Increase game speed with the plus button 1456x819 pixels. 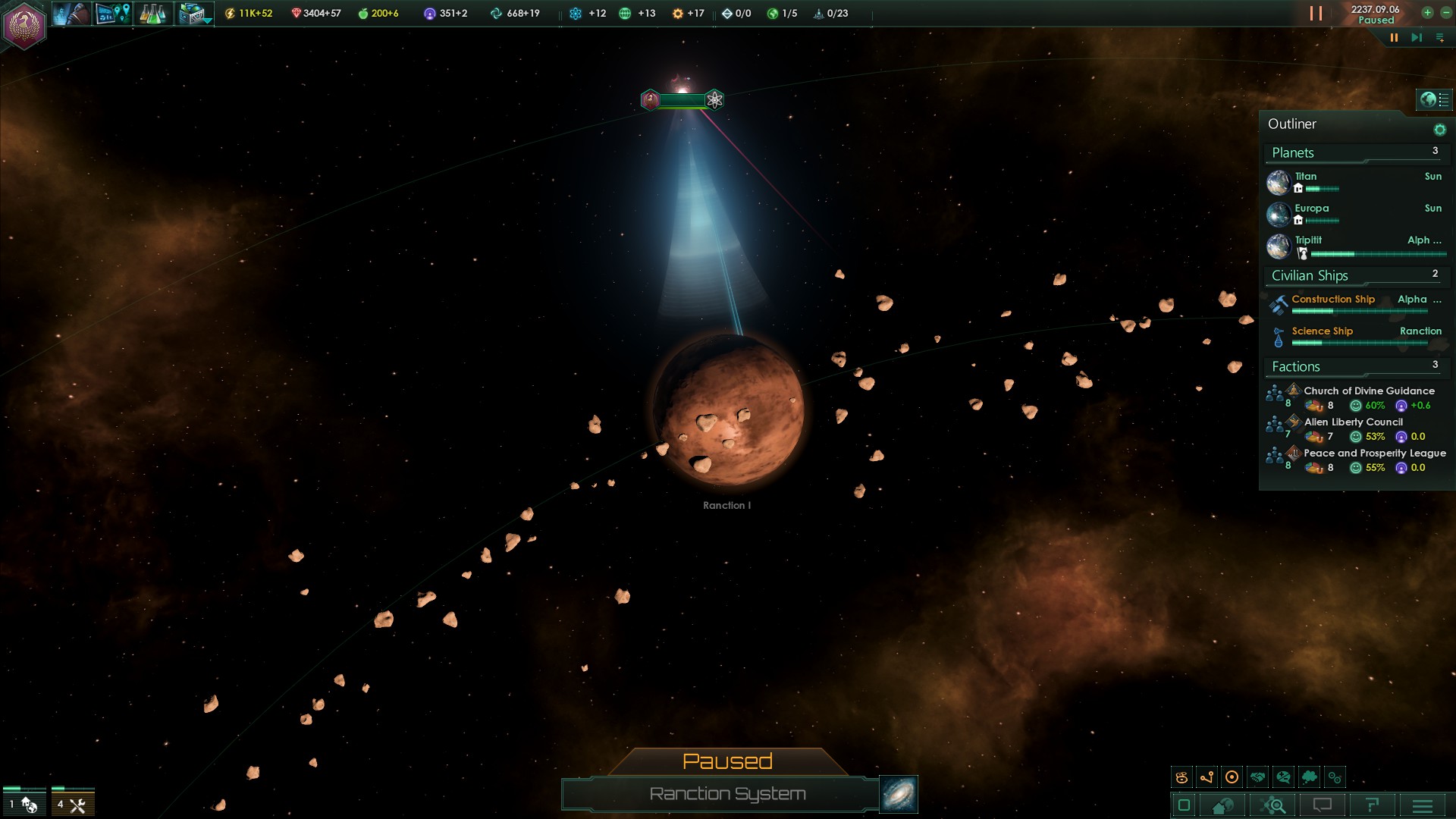pyautogui.click(x=1427, y=13)
